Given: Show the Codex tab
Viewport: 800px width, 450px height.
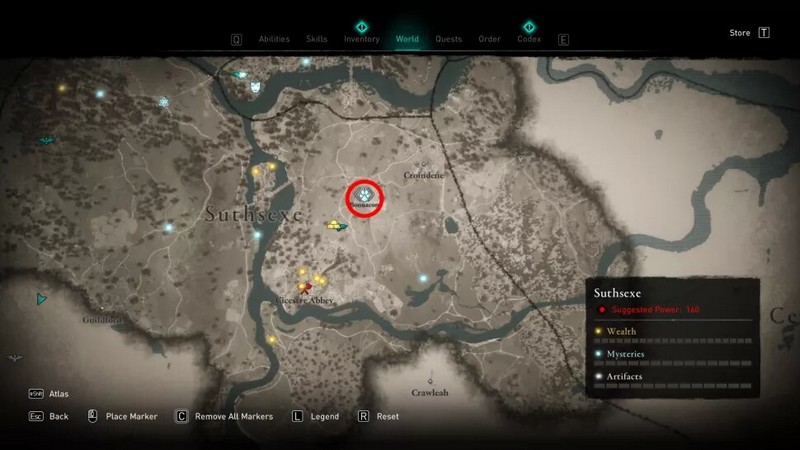Looking at the screenshot, I should pyautogui.click(x=529, y=40).
